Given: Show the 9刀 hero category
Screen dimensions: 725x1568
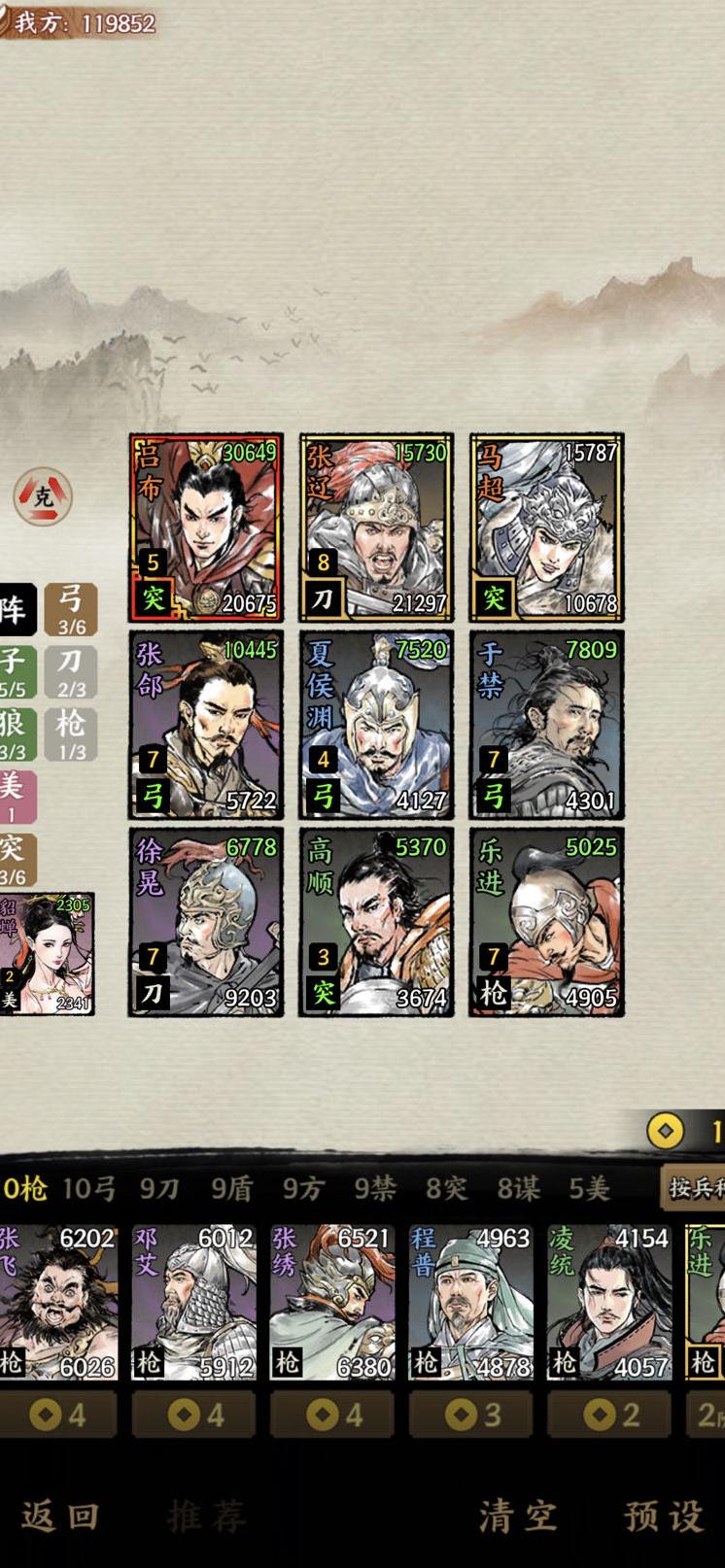Looking at the screenshot, I should click(x=159, y=1188).
